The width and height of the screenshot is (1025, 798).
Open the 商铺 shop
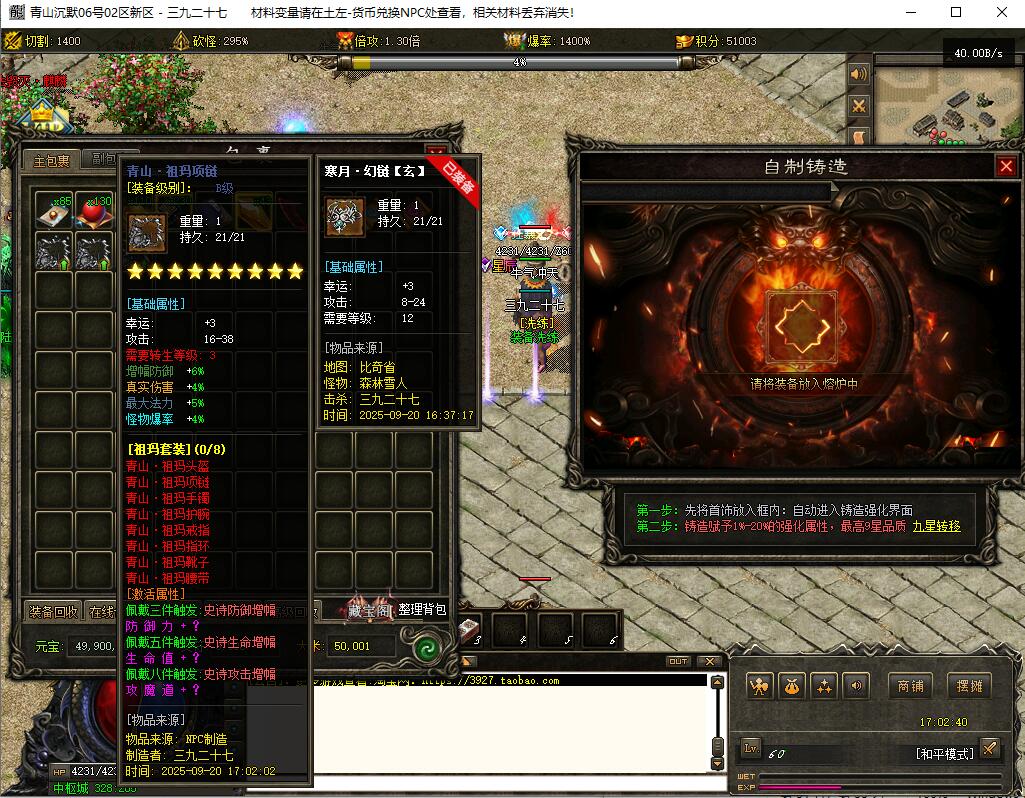(910, 686)
